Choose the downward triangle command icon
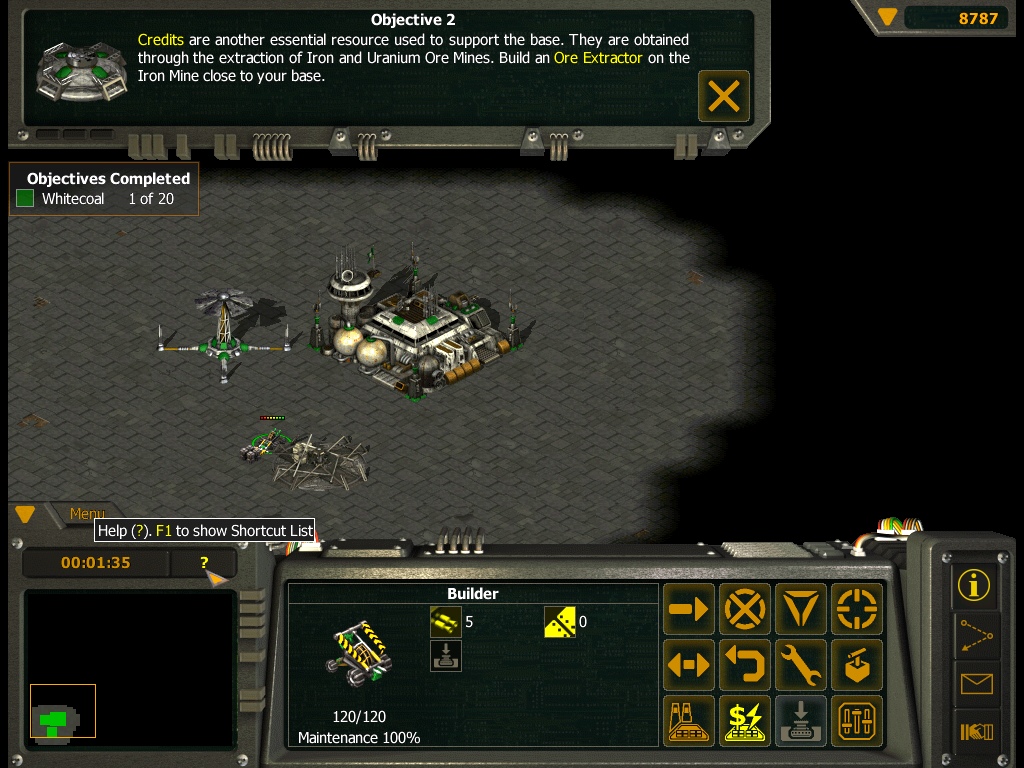1024x768 pixels. [x=801, y=609]
